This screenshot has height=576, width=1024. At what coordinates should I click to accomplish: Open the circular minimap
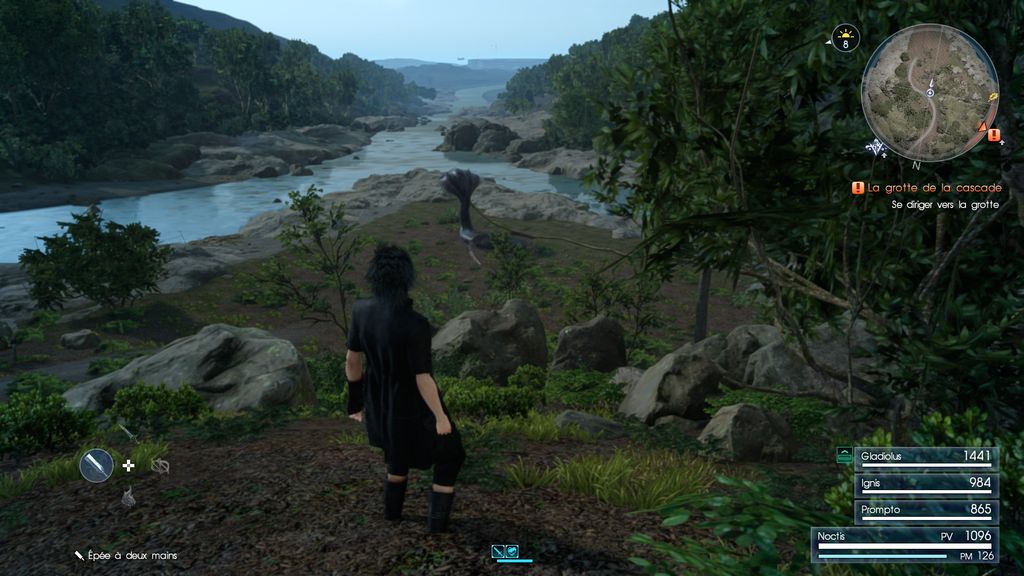click(929, 92)
